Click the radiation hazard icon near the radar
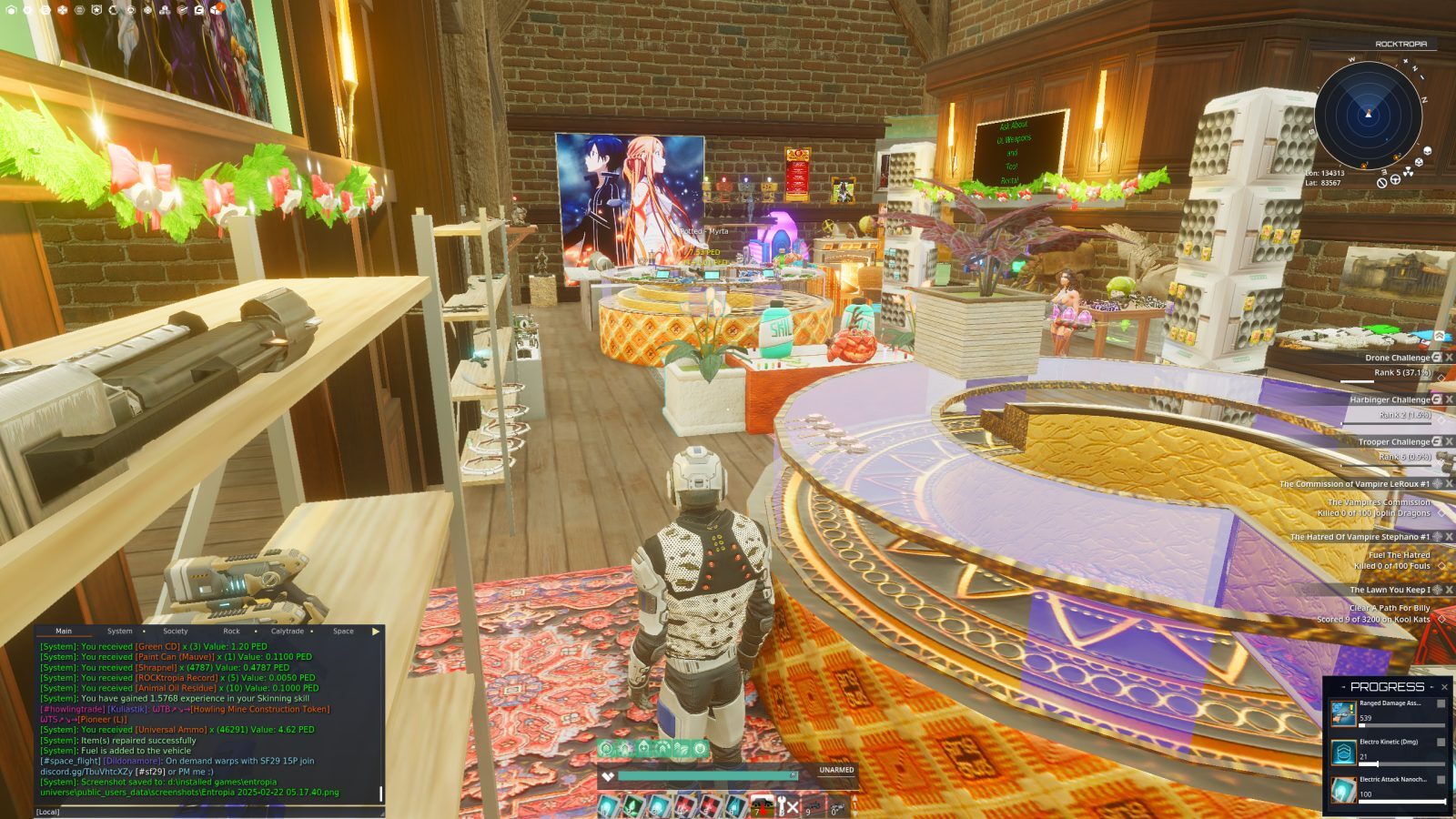 (x=1409, y=173)
